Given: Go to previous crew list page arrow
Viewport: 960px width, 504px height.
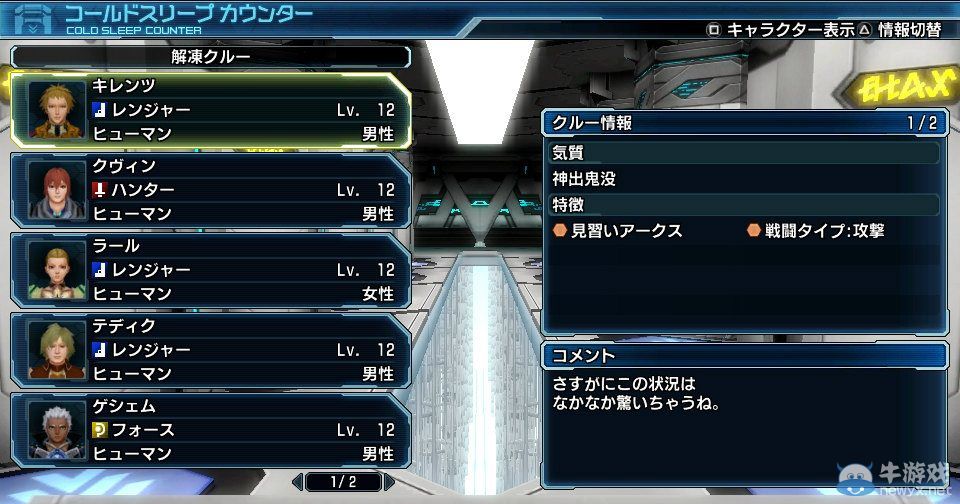Looking at the screenshot, I should click(x=298, y=482).
